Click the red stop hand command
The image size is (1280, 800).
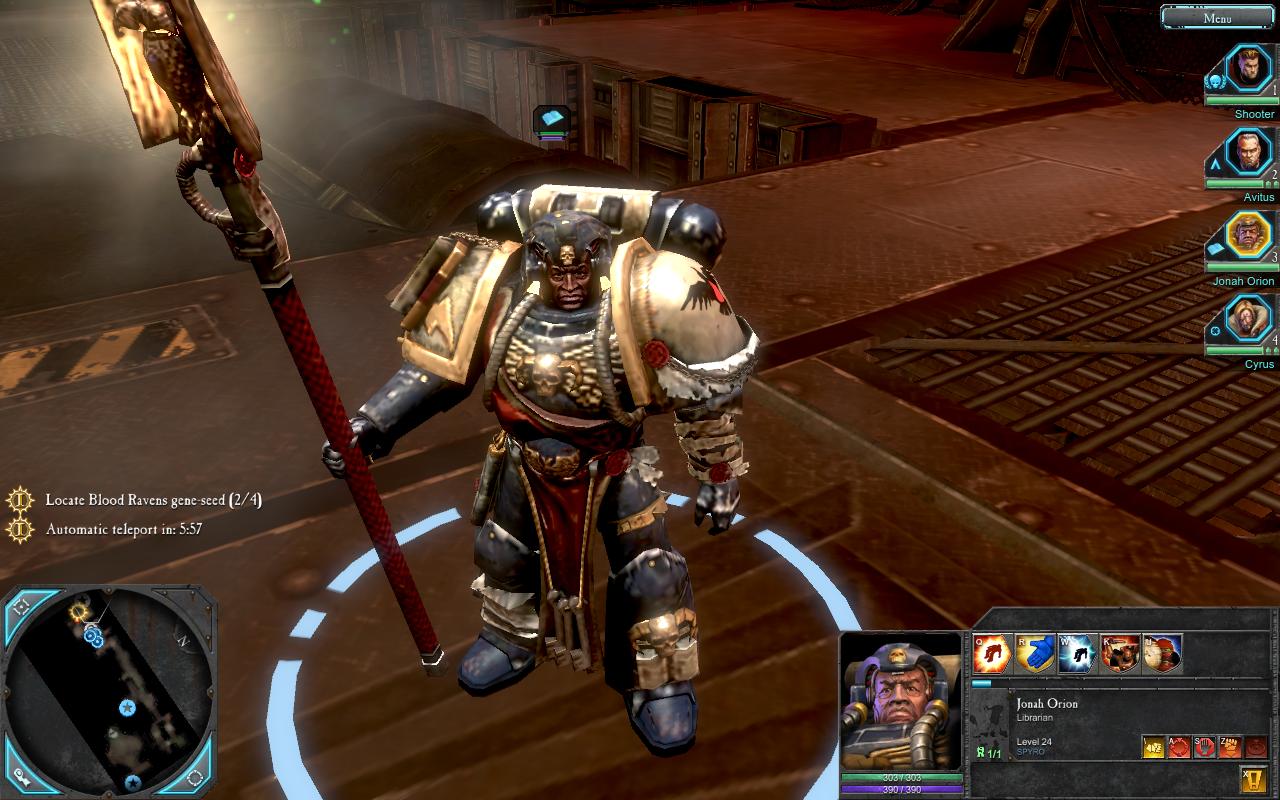(1205, 747)
